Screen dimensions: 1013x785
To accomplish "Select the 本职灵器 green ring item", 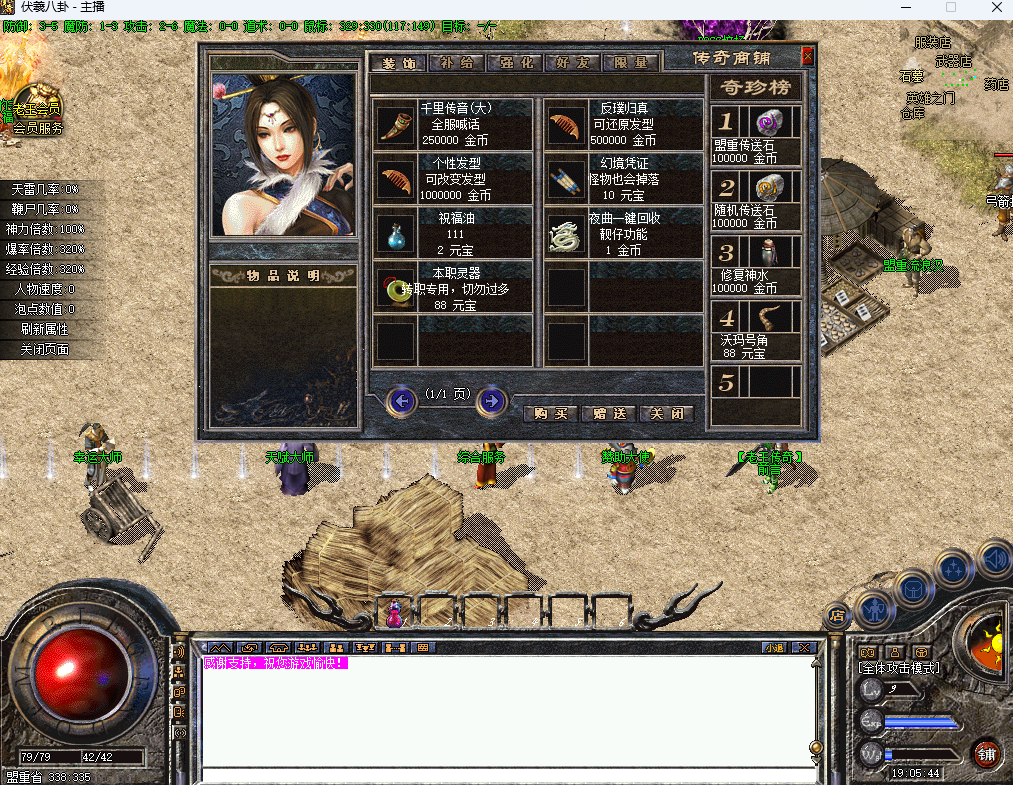I will 397,289.
